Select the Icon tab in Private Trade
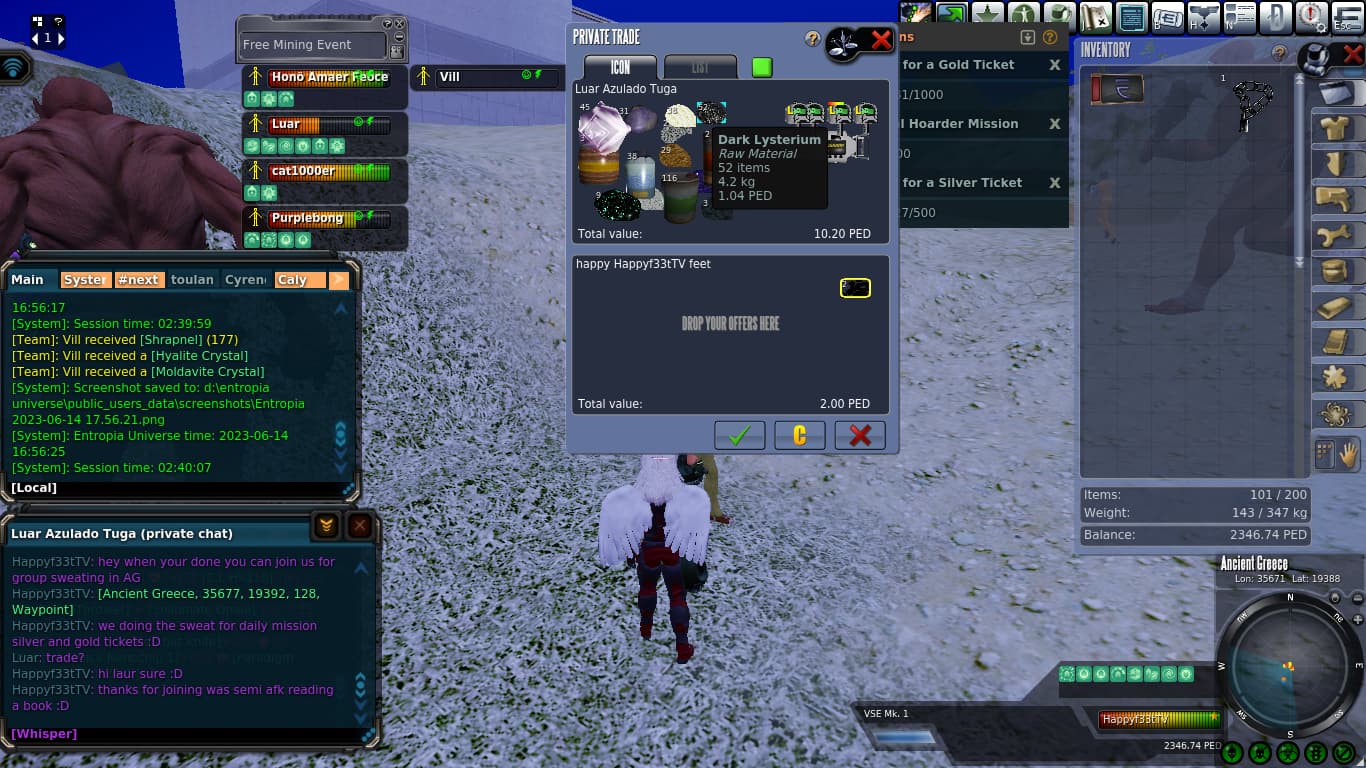The width and height of the screenshot is (1366, 768). [621, 67]
